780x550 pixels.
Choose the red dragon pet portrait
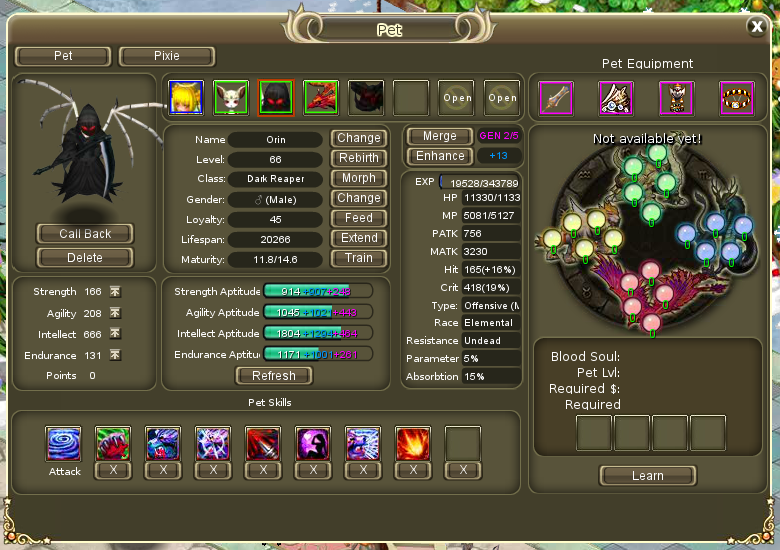pyautogui.click(x=321, y=98)
